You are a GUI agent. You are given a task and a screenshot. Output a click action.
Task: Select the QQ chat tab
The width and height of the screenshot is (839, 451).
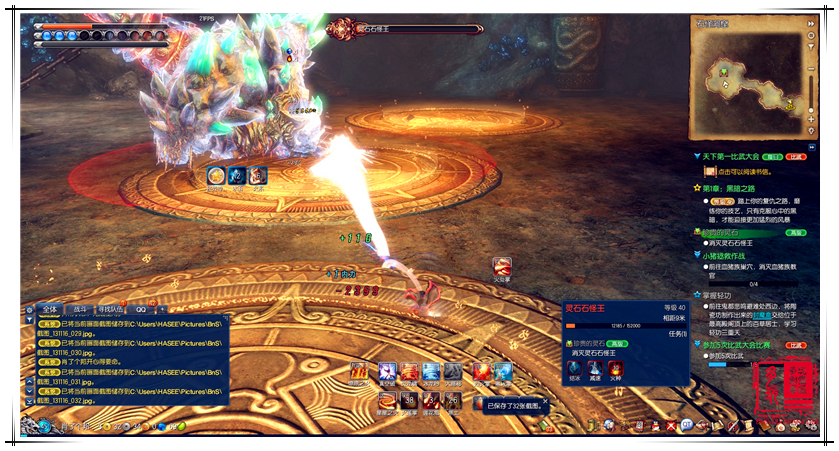tap(141, 309)
